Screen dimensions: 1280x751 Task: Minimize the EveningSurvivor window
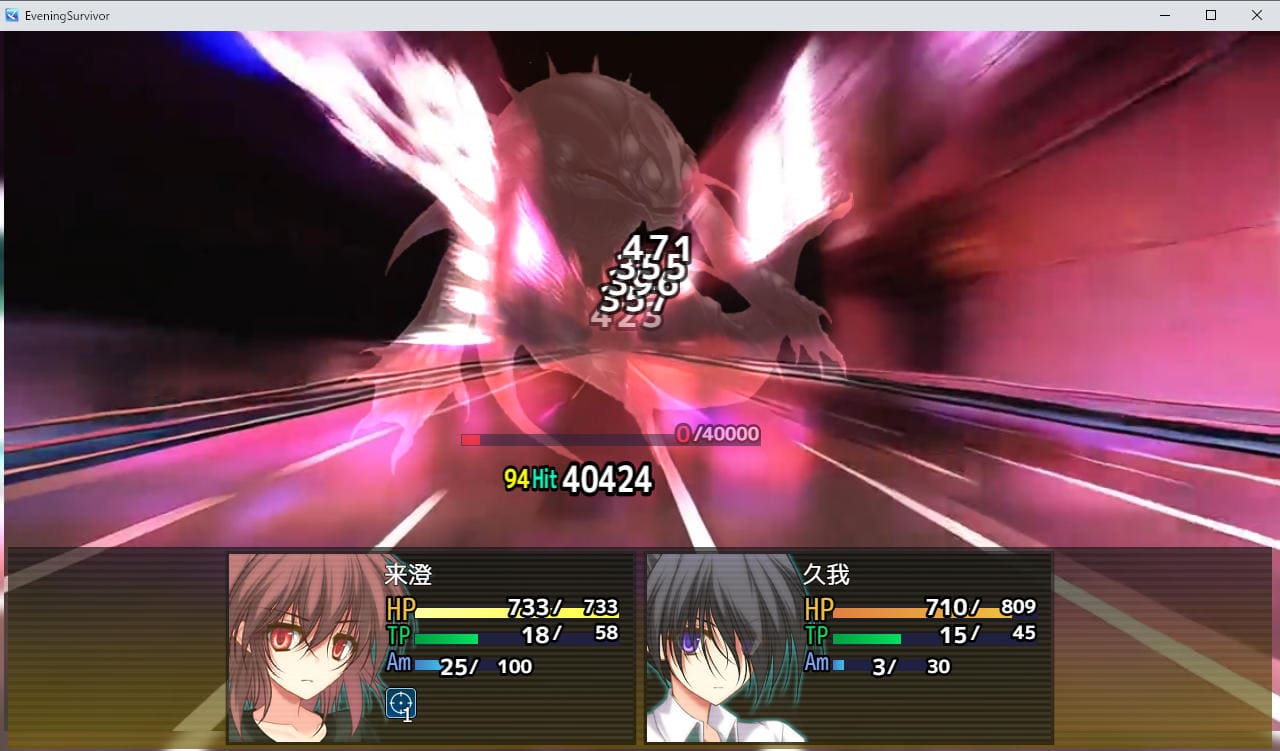click(1165, 15)
